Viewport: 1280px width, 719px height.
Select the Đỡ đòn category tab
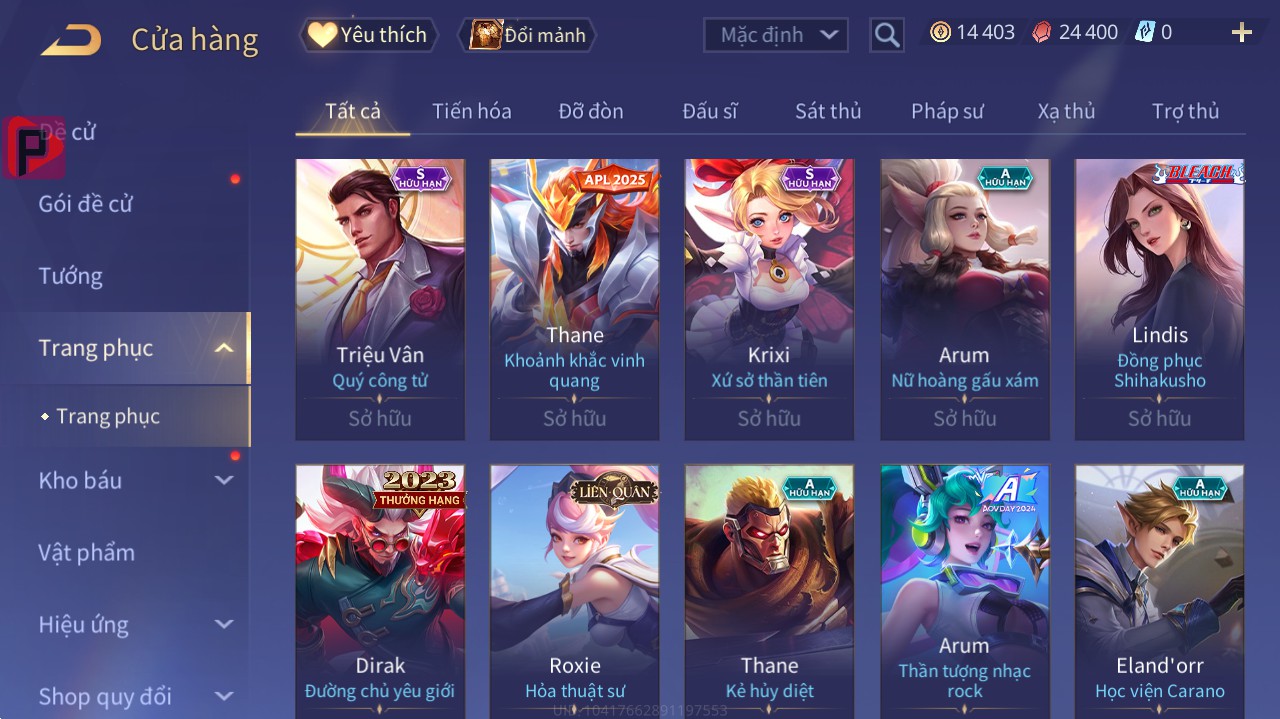(590, 111)
